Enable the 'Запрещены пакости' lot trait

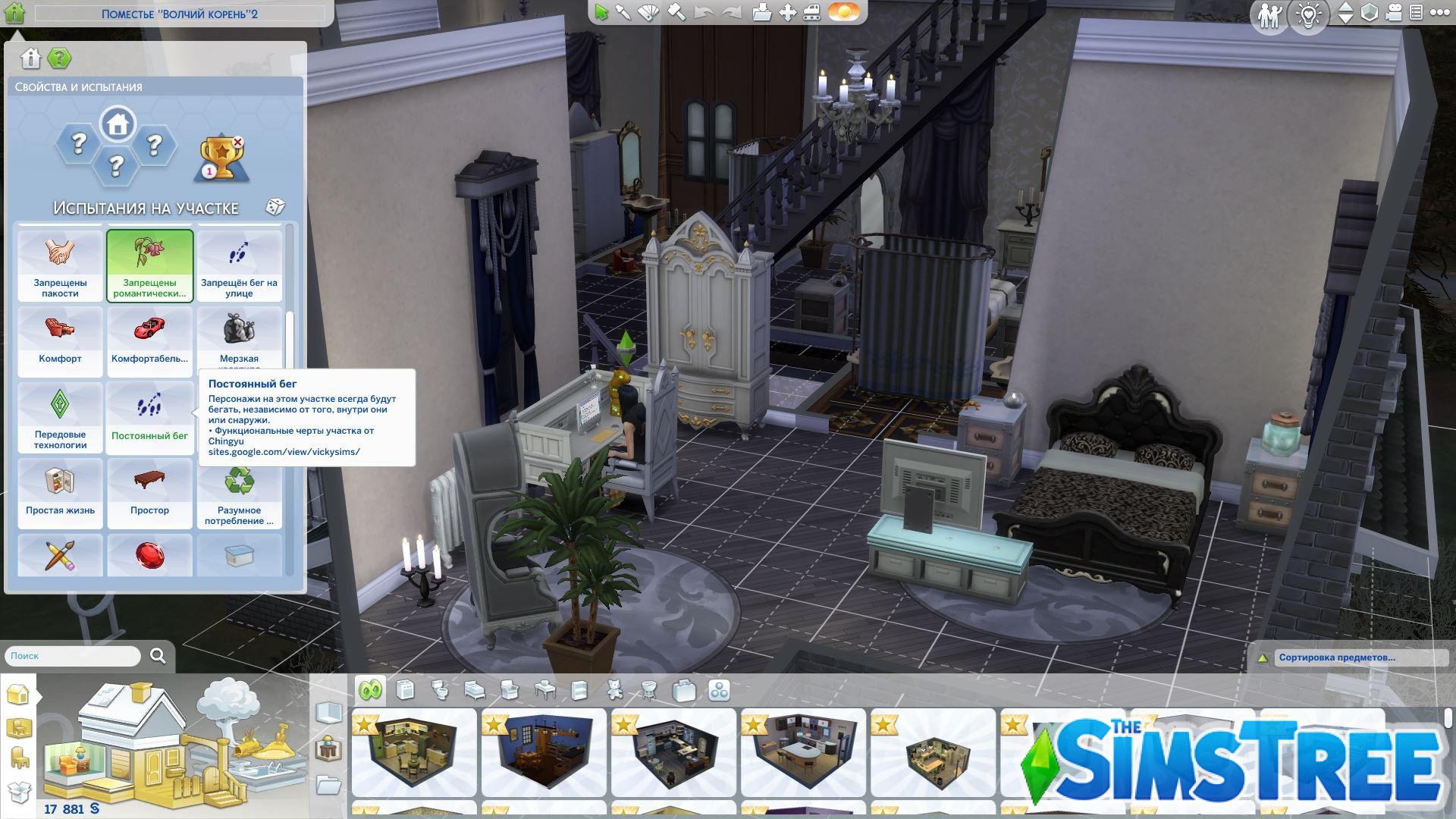(x=59, y=265)
